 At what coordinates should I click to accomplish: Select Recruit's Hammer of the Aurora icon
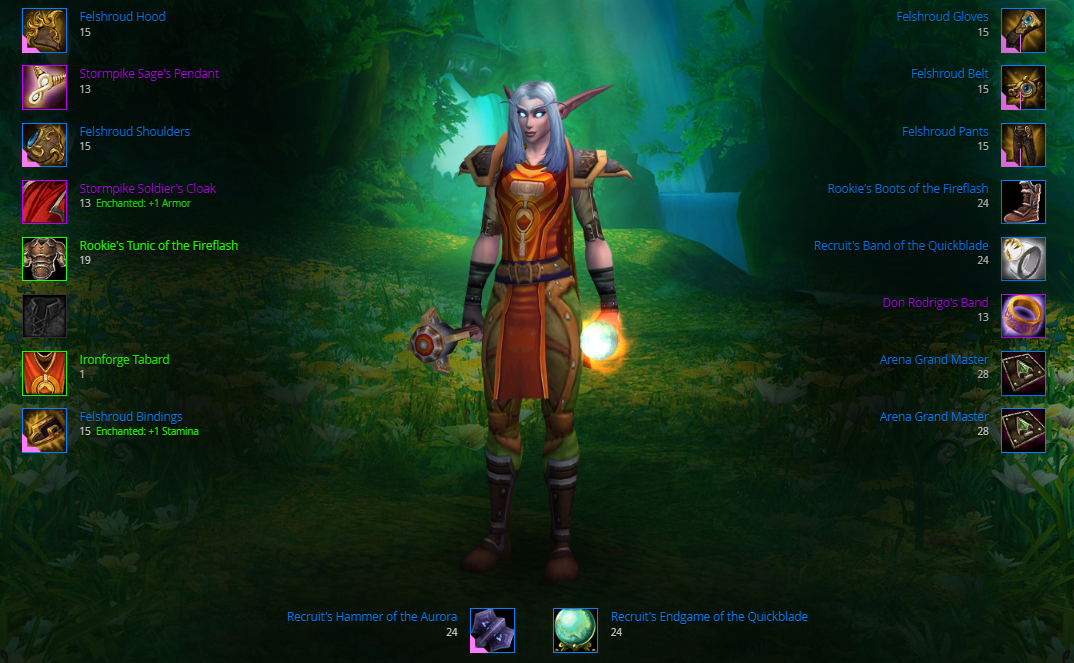pos(492,630)
